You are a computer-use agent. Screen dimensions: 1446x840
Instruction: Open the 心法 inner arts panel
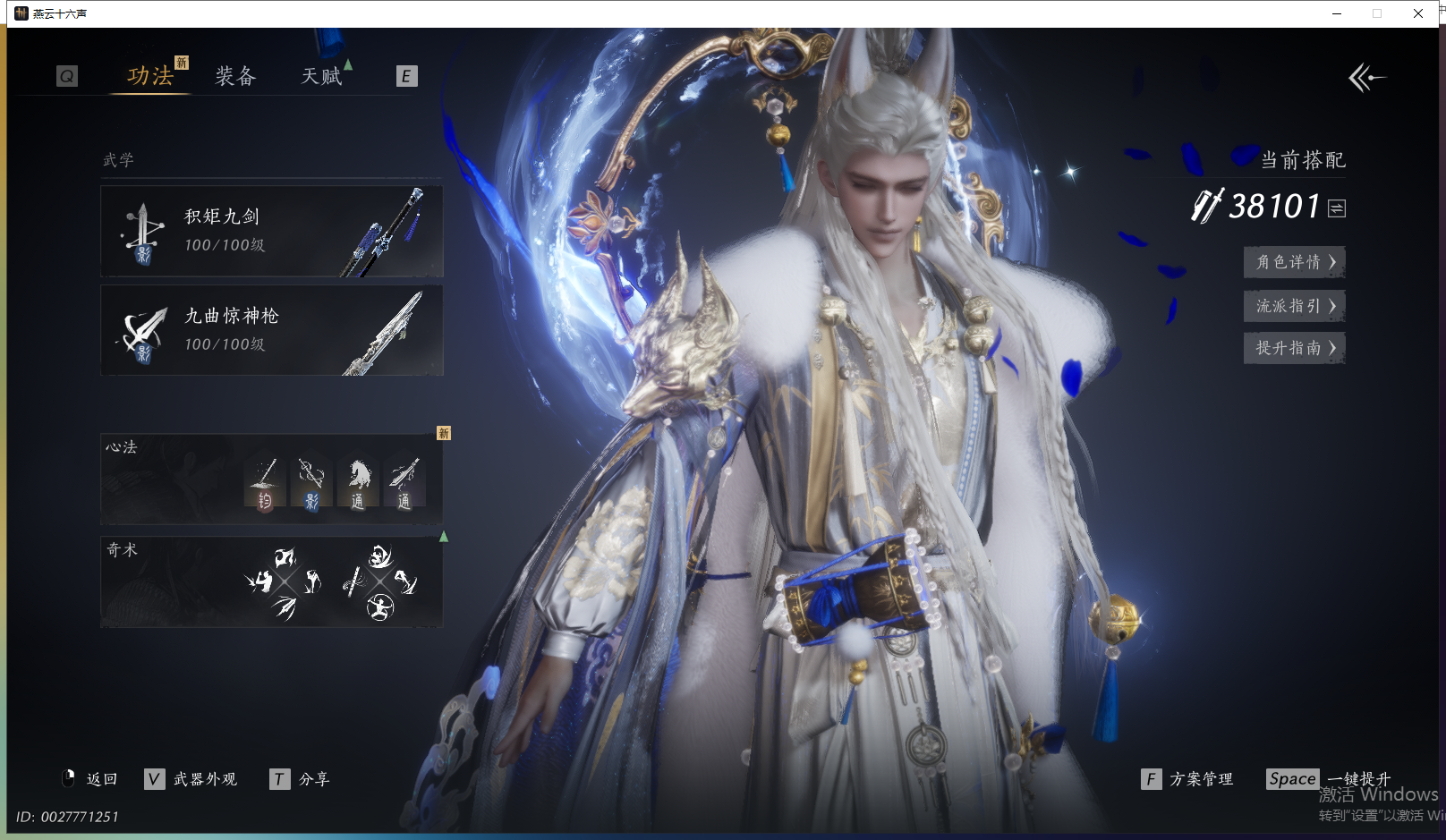(x=272, y=479)
